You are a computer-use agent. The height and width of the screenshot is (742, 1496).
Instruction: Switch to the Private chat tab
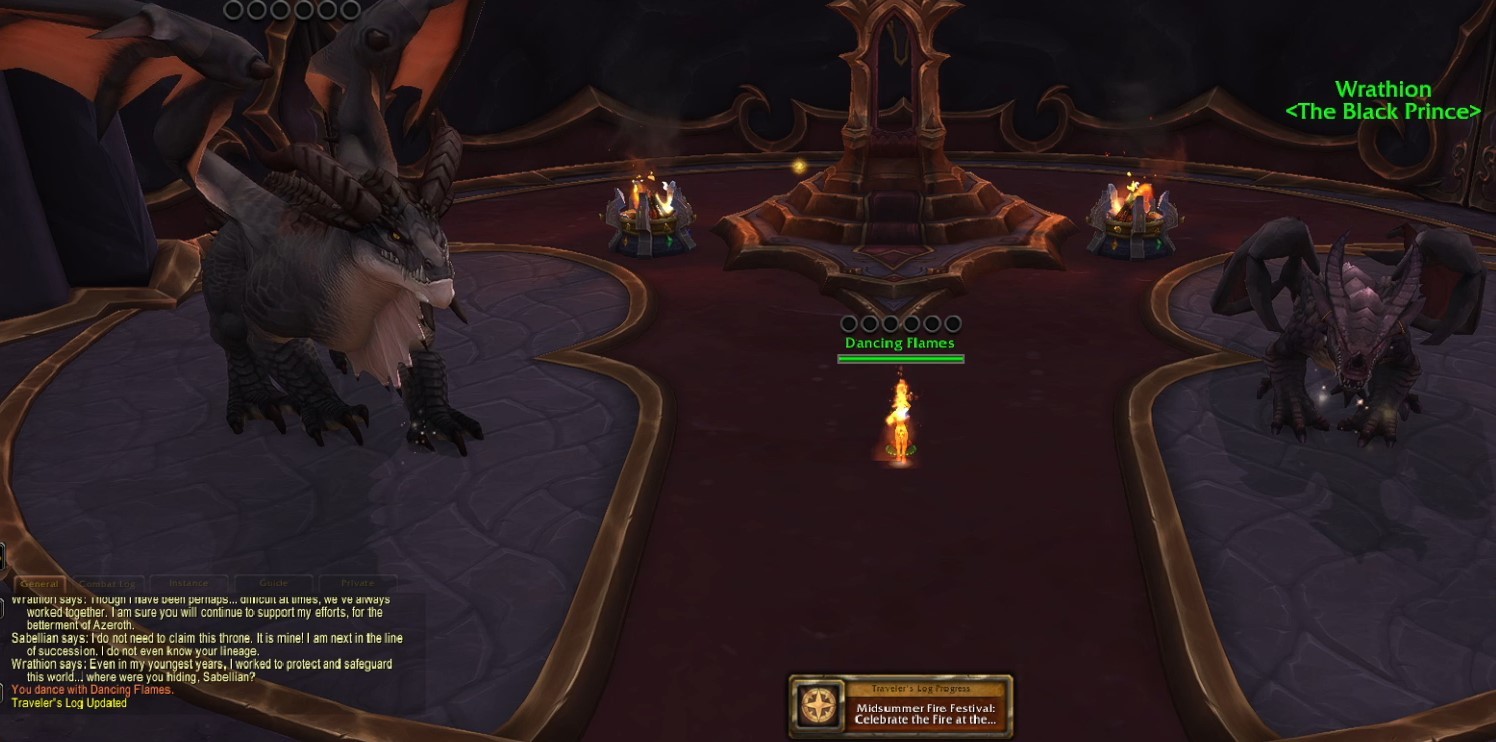pos(357,583)
